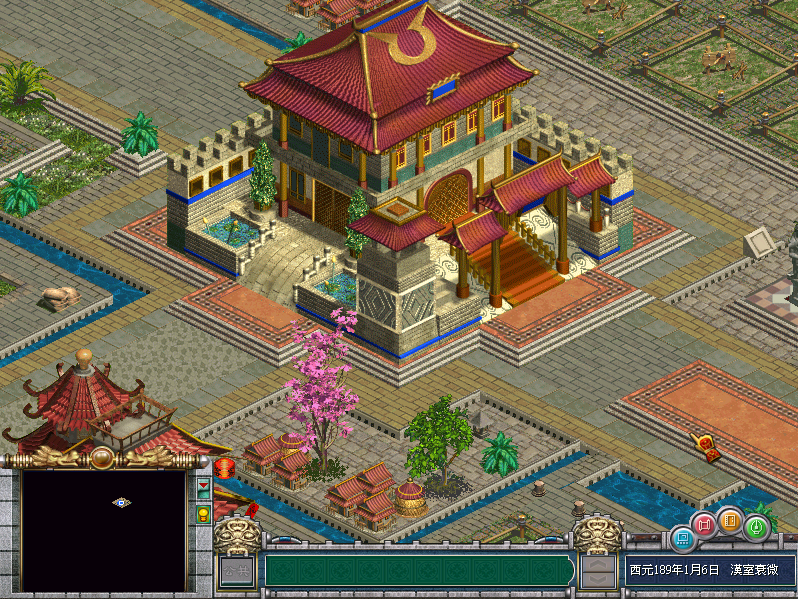Screen dimensions: 798x599
Task: Click the green message bar
Action: tap(418, 571)
